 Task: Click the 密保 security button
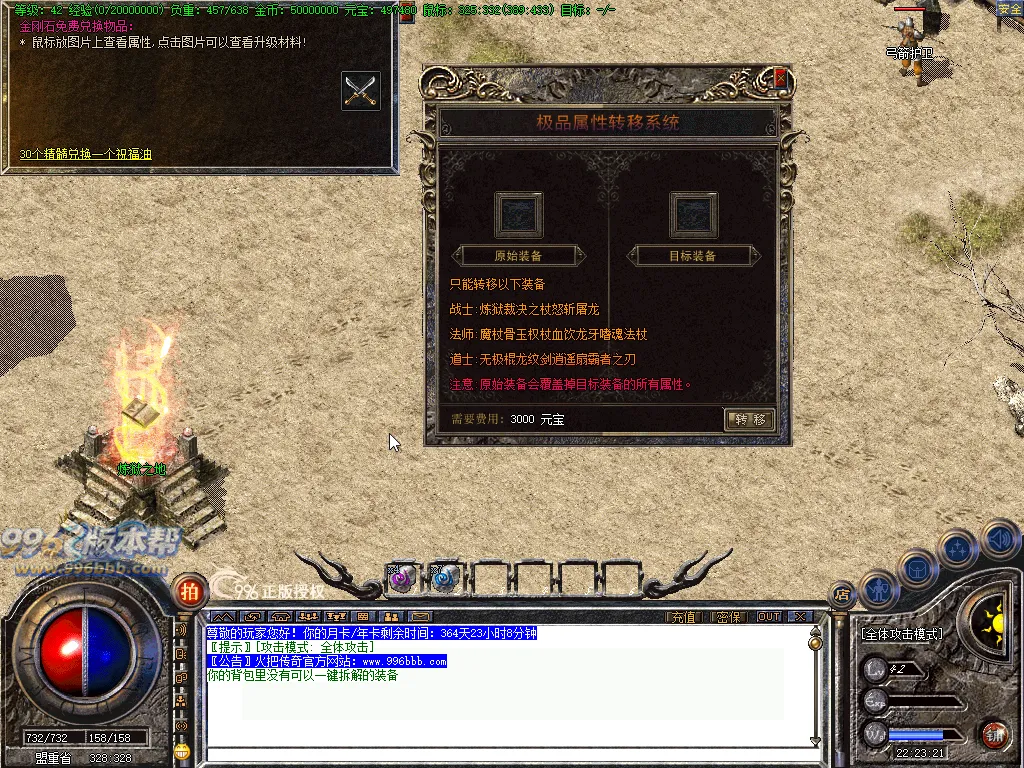(x=730, y=617)
